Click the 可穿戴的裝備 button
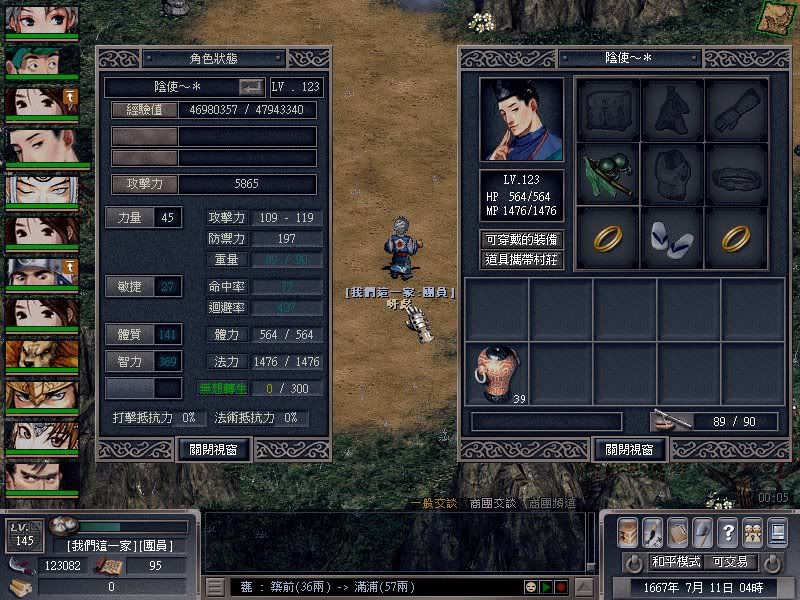 521,239
